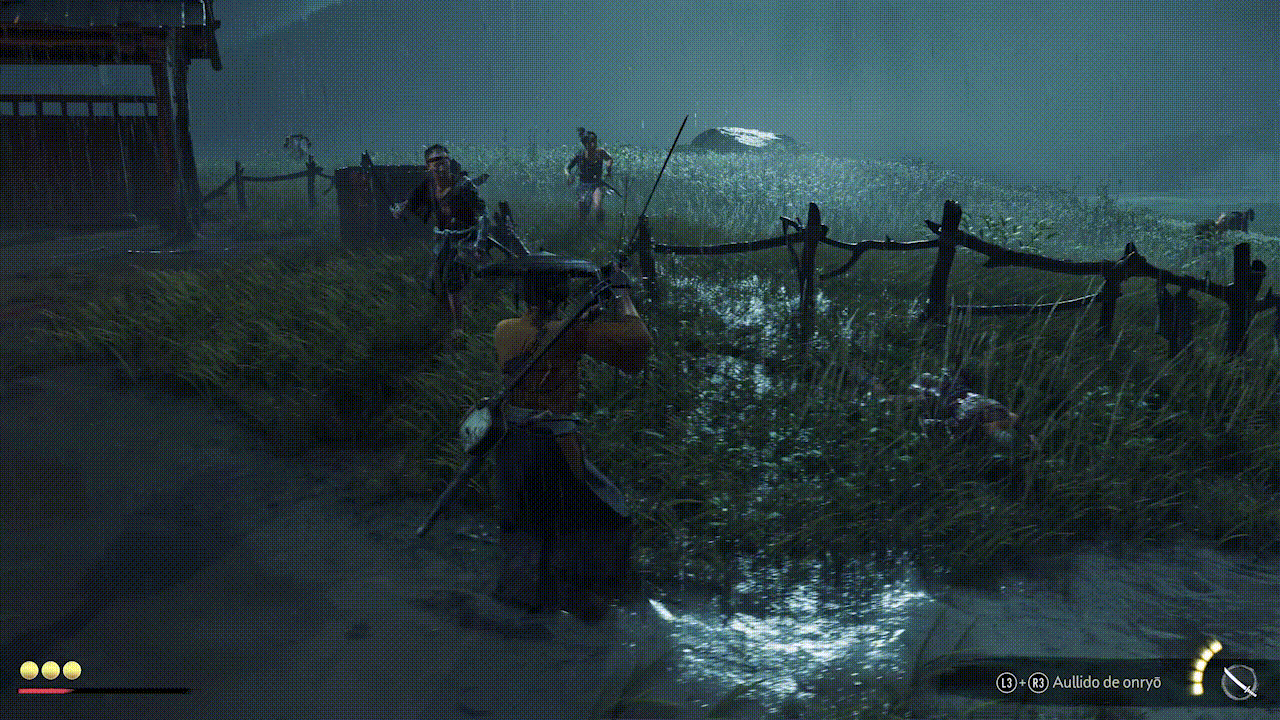Click the lowest segment of the arc meter
Image resolution: width=1280 pixels, height=720 pixels.
(1196, 691)
